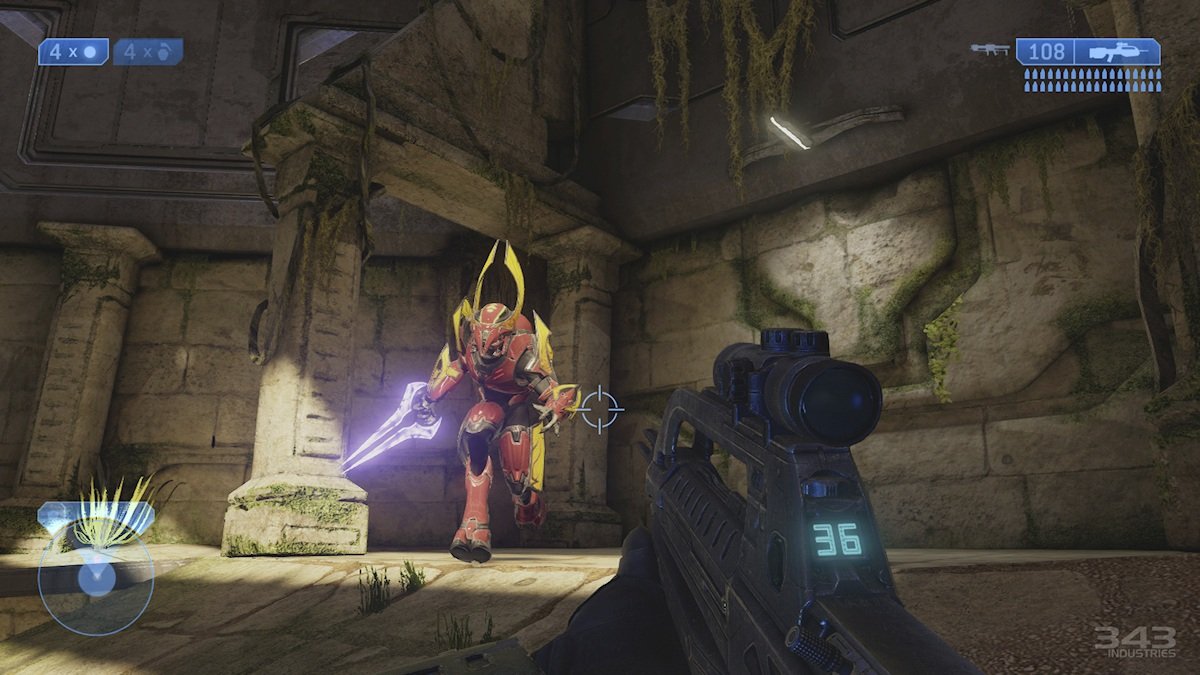Select the frag grenade indicator

pos(73,51)
